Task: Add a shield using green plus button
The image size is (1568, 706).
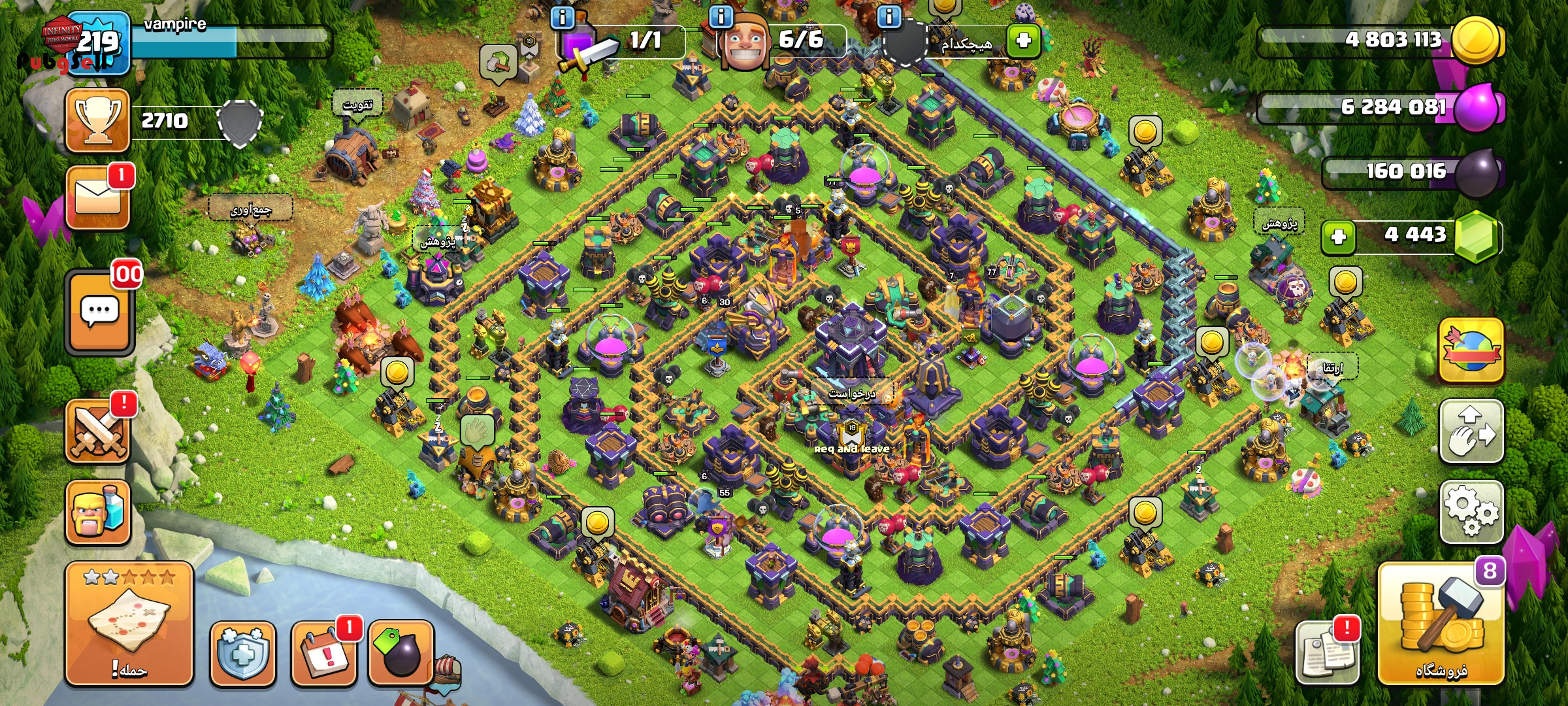Action: (x=1023, y=41)
